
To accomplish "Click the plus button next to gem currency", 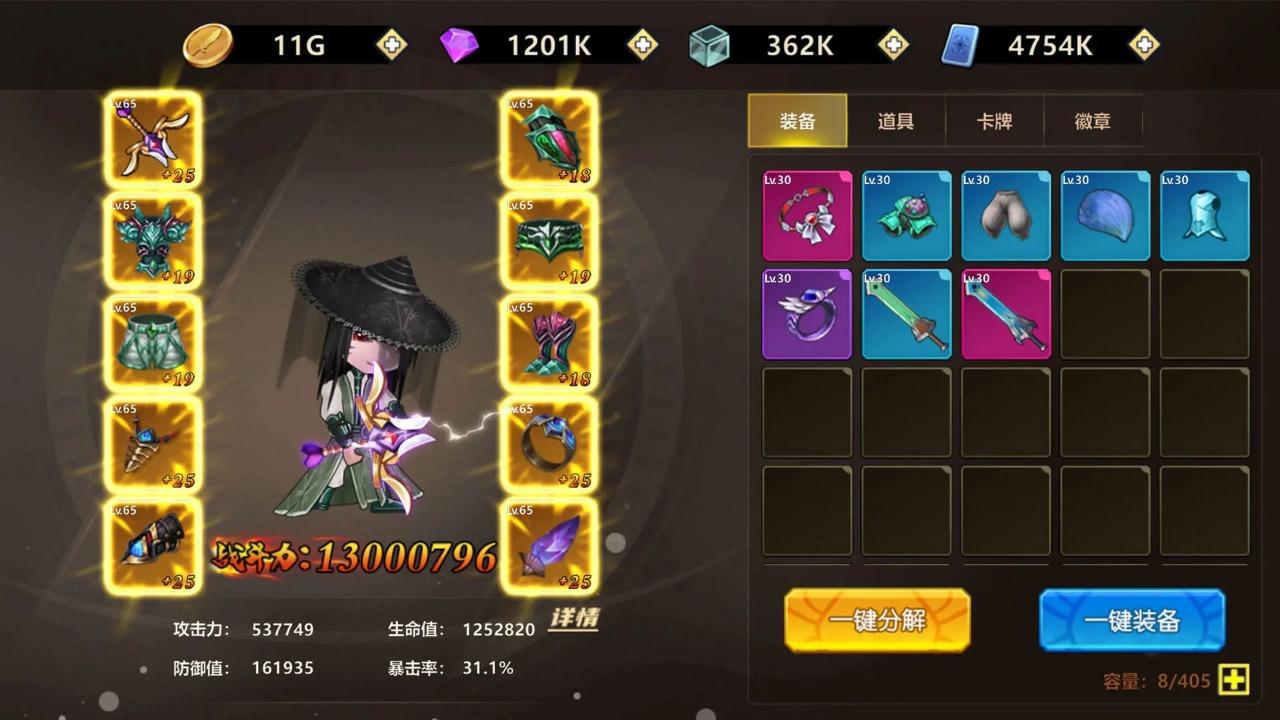I will [641, 45].
